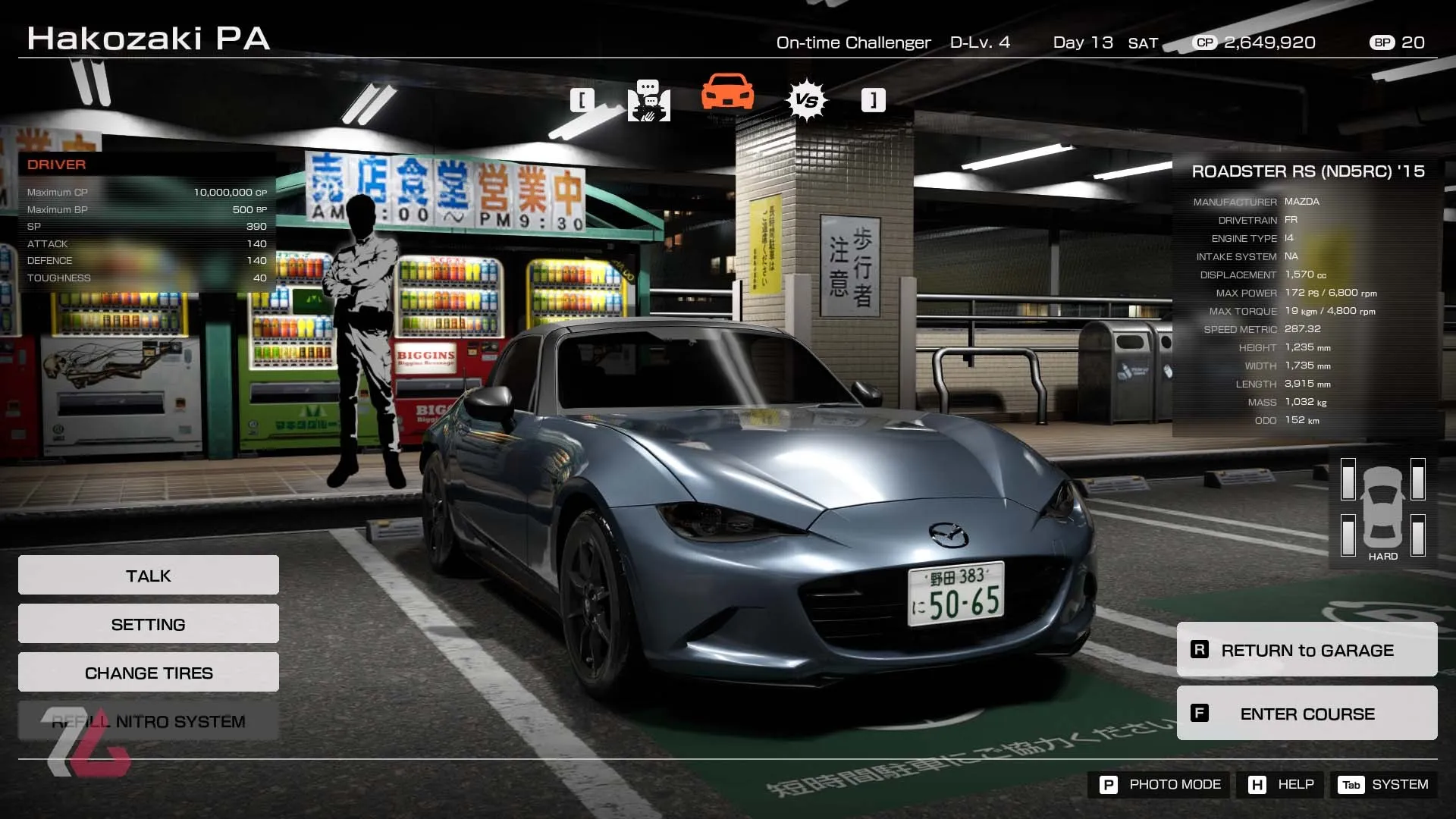Click ENTER COURSE

click(1307, 714)
